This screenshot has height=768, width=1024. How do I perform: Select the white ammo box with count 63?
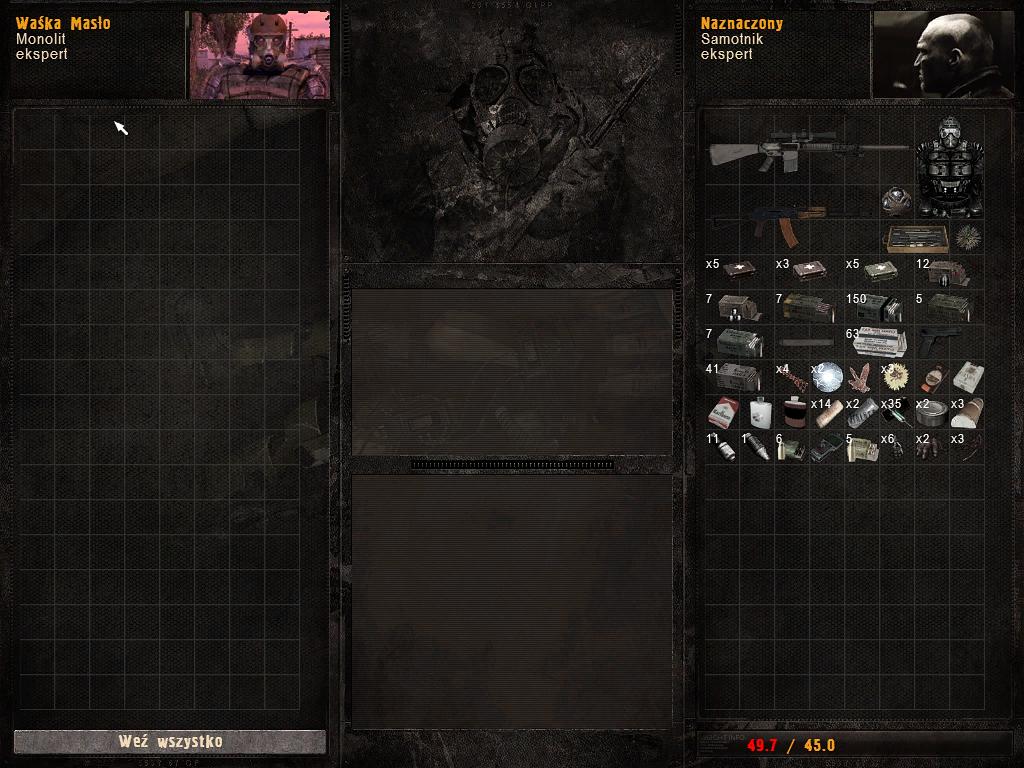[x=880, y=341]
